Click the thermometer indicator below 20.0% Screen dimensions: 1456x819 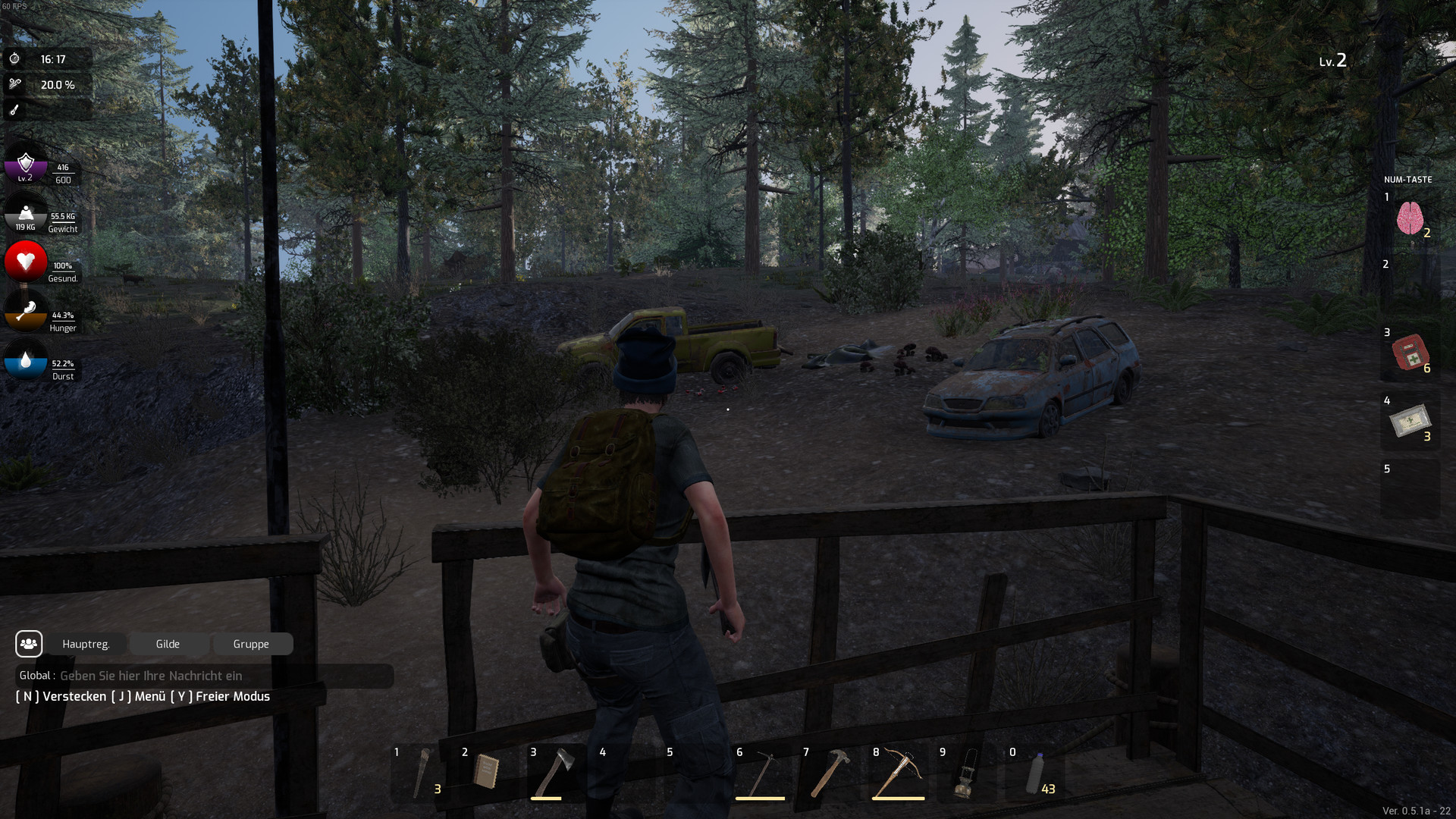pyautogui.click(x=14, y=111)
